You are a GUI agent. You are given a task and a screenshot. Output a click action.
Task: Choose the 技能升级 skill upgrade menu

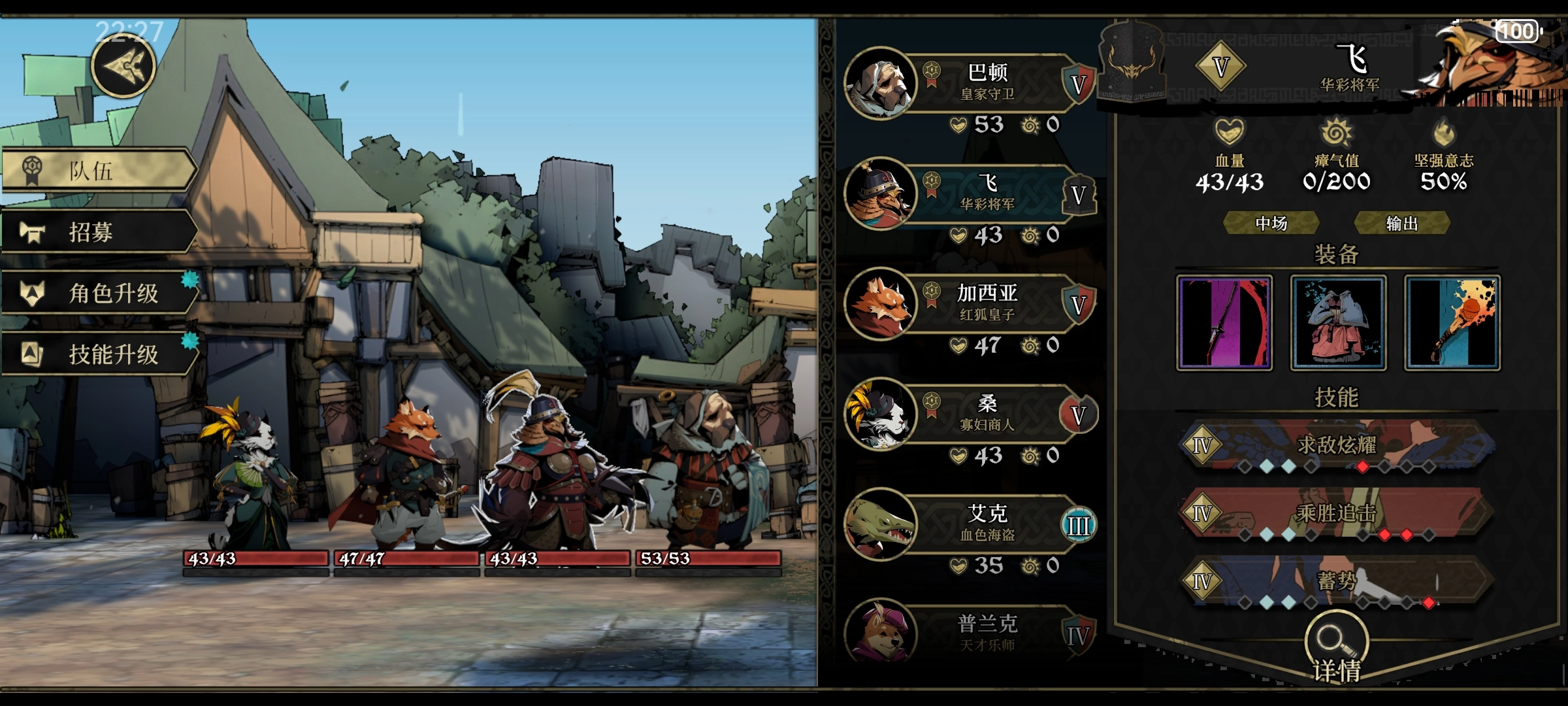pyautogui.click(x=99, y=354)
